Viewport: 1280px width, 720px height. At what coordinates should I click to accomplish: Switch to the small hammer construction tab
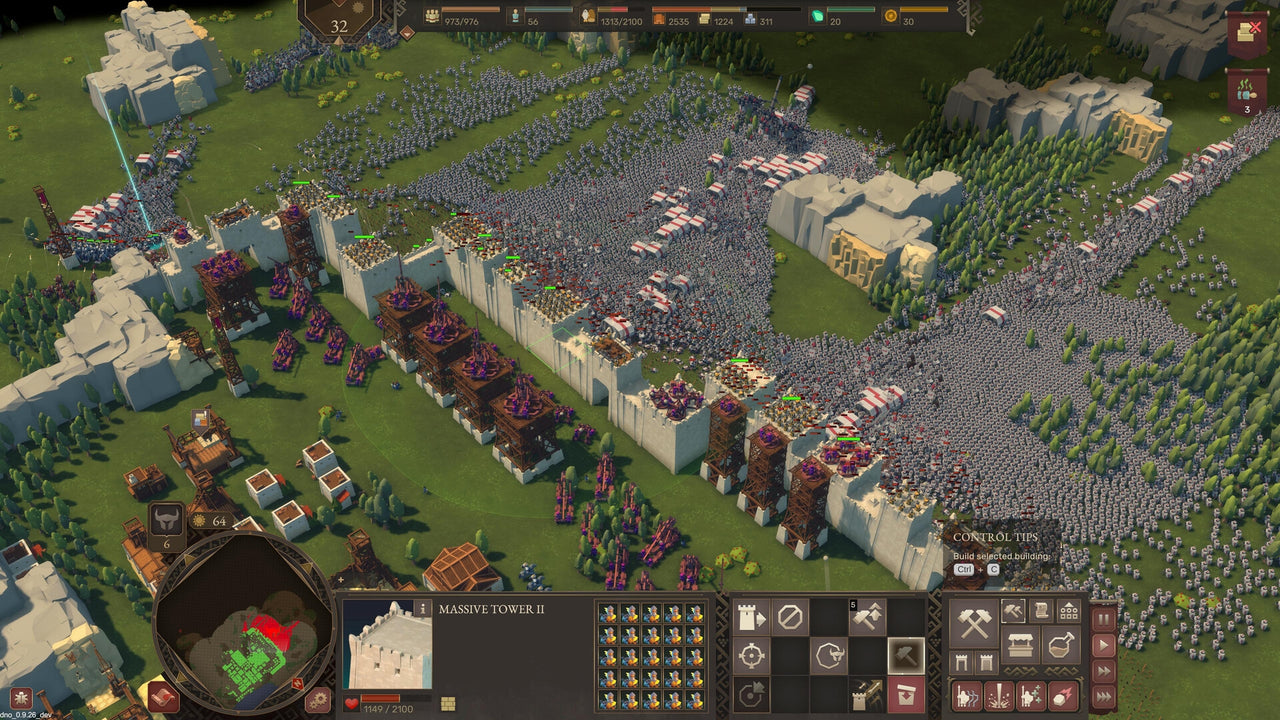(1013, 611)
